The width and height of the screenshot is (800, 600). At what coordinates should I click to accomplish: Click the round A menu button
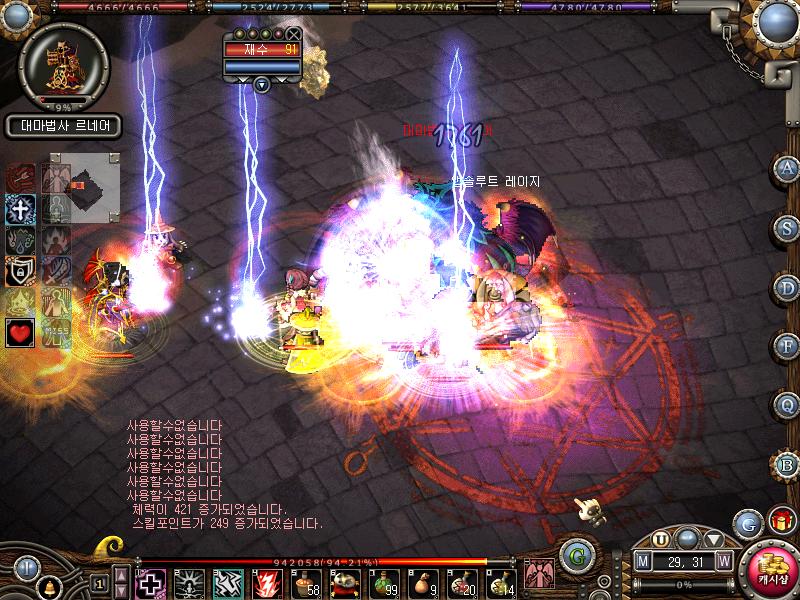(x=787, y=167)
